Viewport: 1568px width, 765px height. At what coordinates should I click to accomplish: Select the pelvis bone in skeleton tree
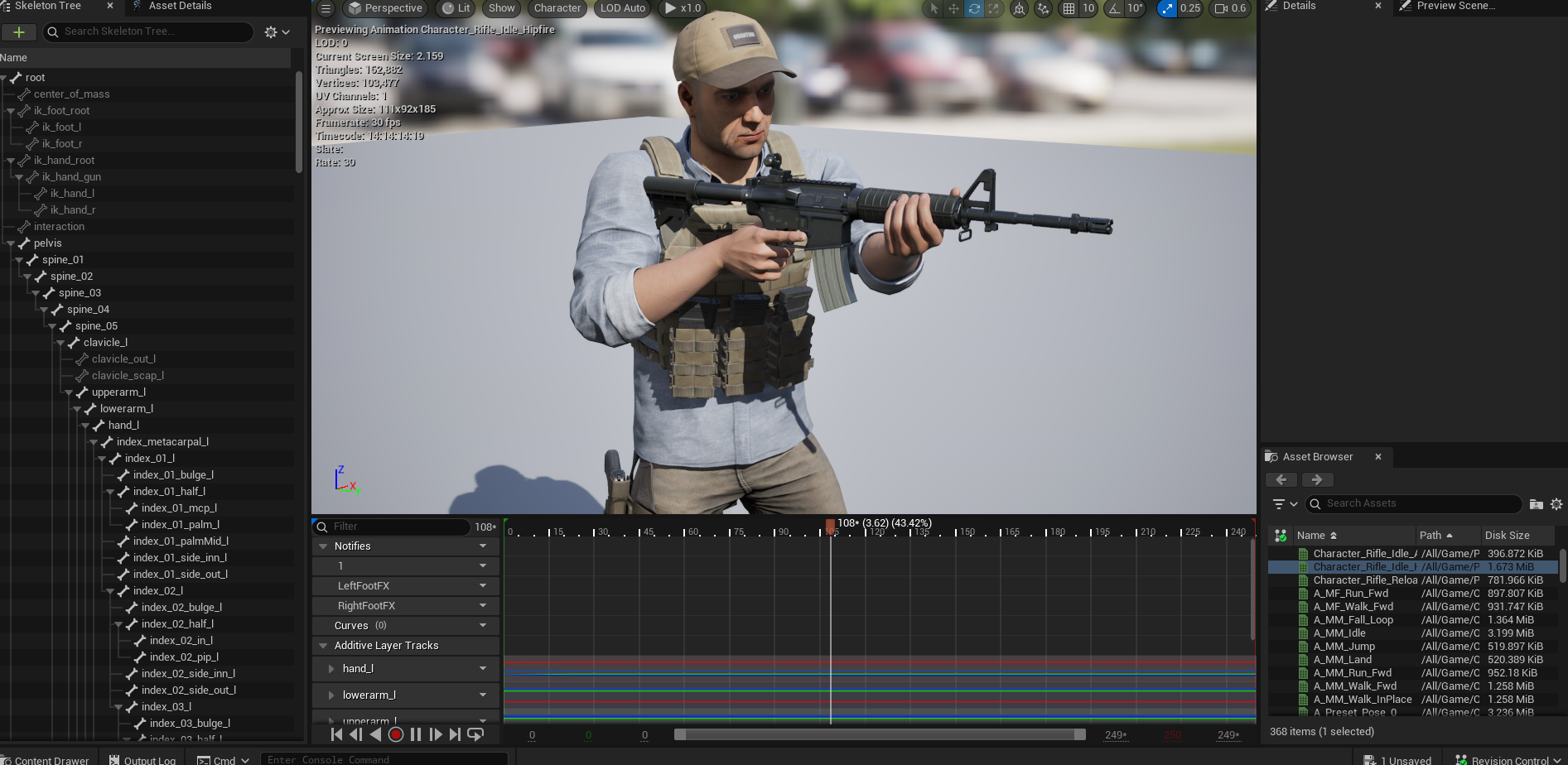(x=48, y=243)
